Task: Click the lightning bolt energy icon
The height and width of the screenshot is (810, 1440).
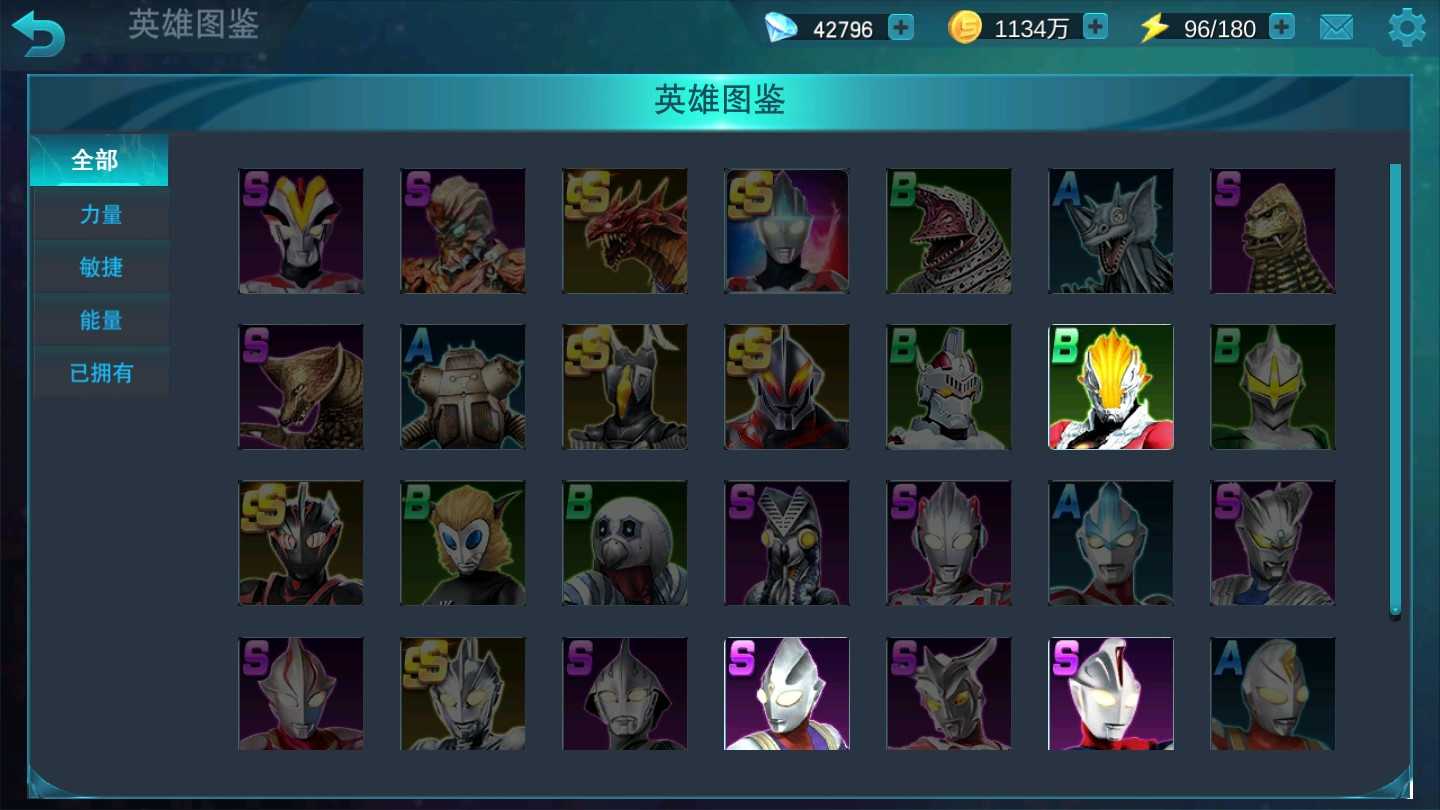Action: click(x=1152, y=27)
